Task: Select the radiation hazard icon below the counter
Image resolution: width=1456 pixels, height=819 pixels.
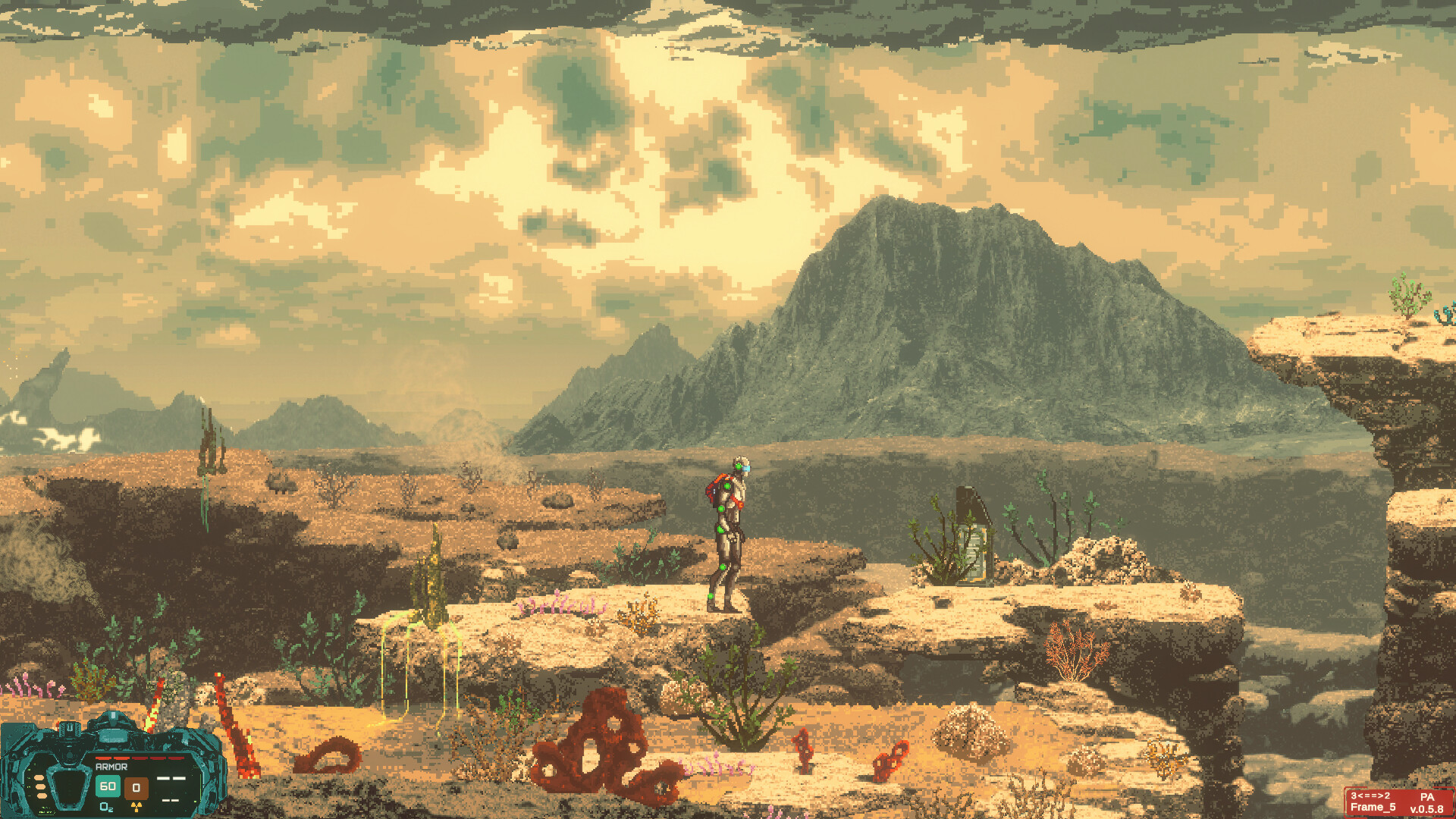Action: (x=136, y=809)
